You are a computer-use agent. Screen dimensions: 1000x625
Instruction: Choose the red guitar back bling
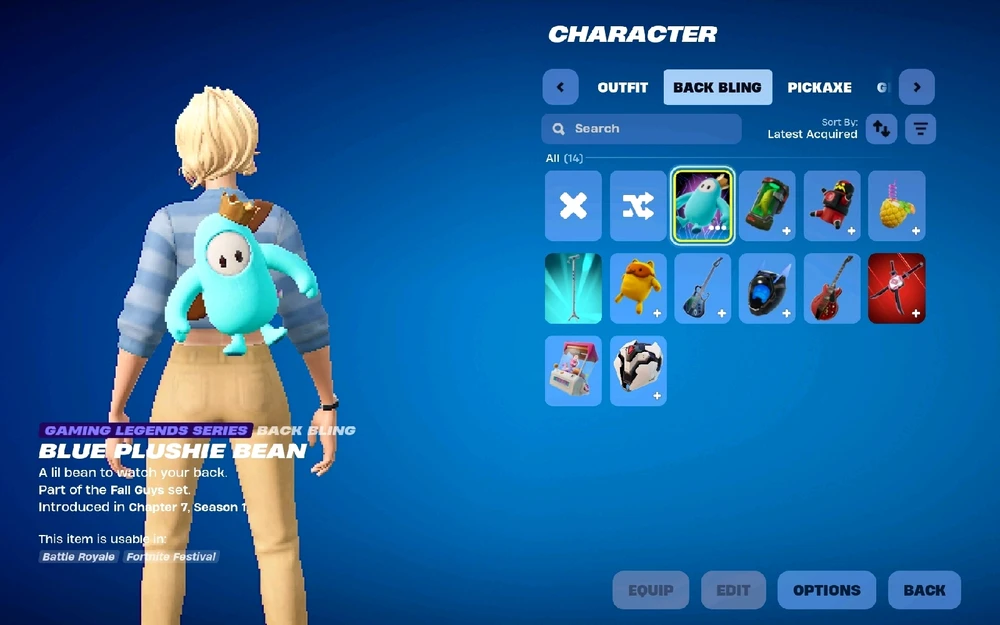point(832,288)
